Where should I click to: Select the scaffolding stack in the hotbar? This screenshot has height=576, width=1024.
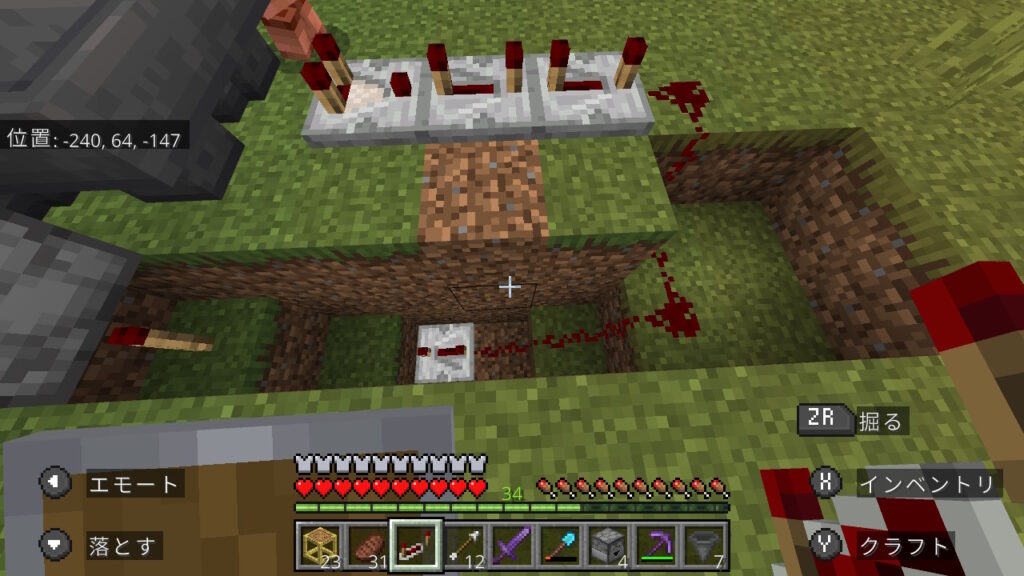319,545
